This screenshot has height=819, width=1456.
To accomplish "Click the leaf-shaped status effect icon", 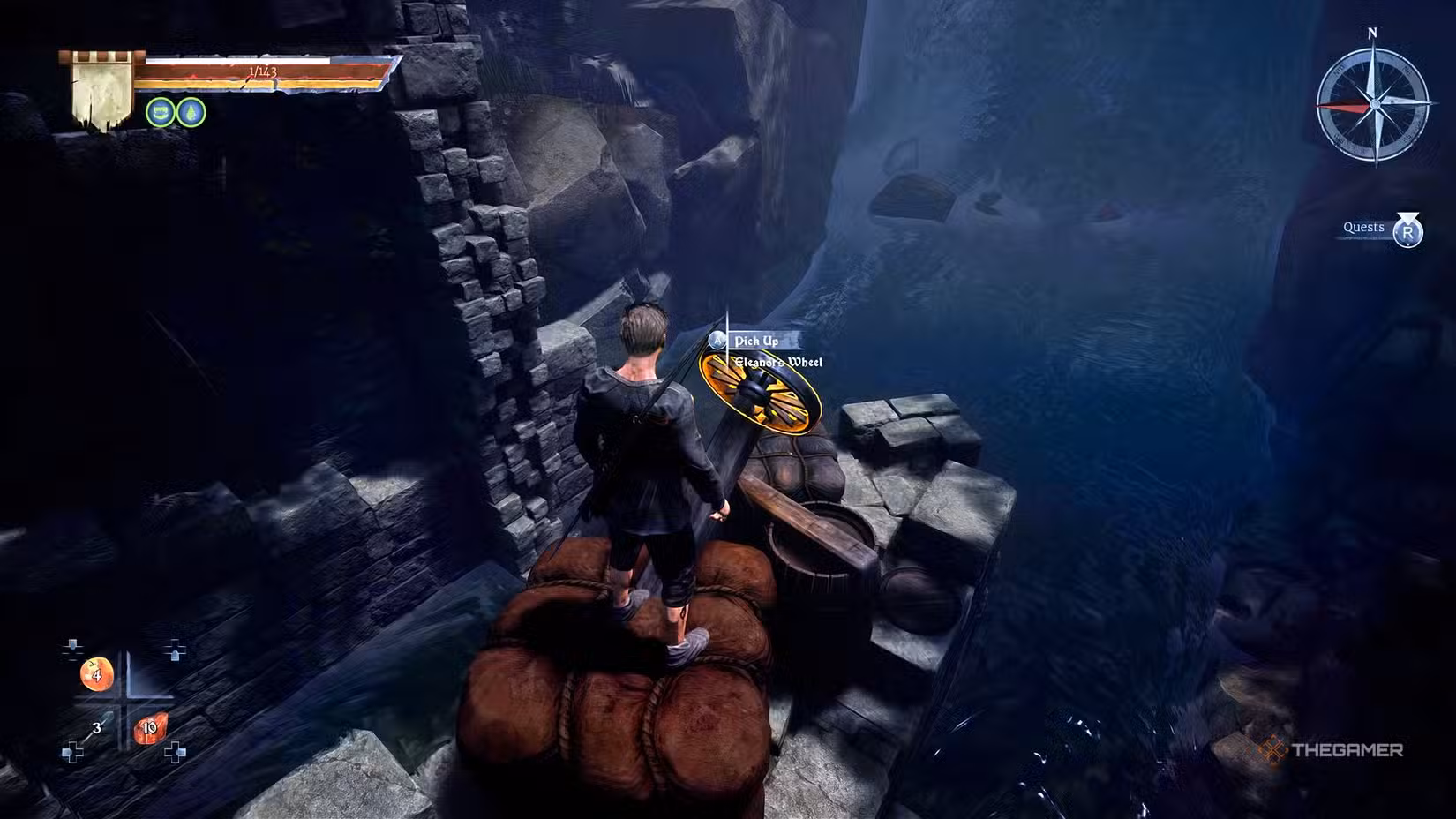I will click(x=191, y=112).
